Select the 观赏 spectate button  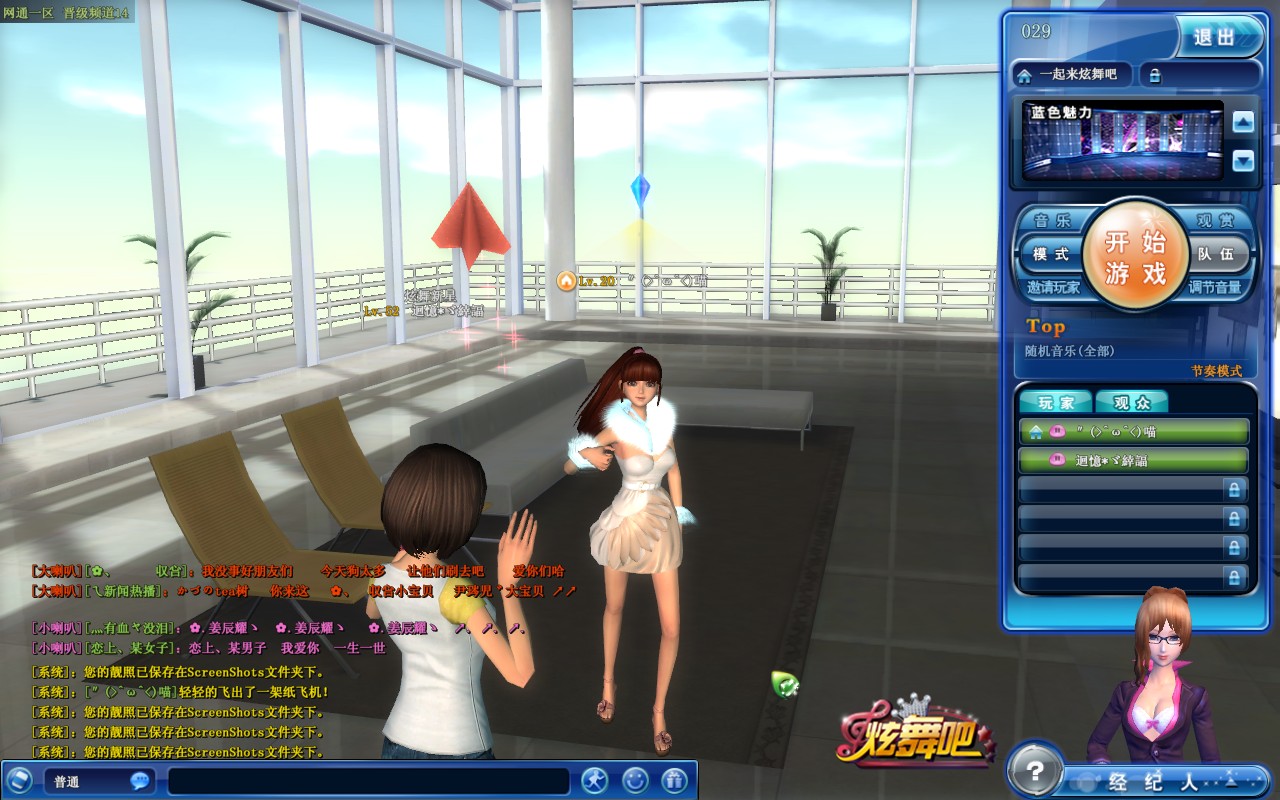(1216, 221)
